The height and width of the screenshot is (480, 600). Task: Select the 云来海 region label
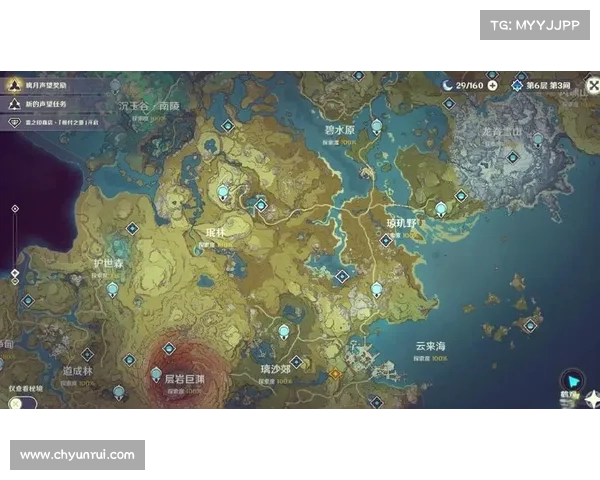[430, 346]
